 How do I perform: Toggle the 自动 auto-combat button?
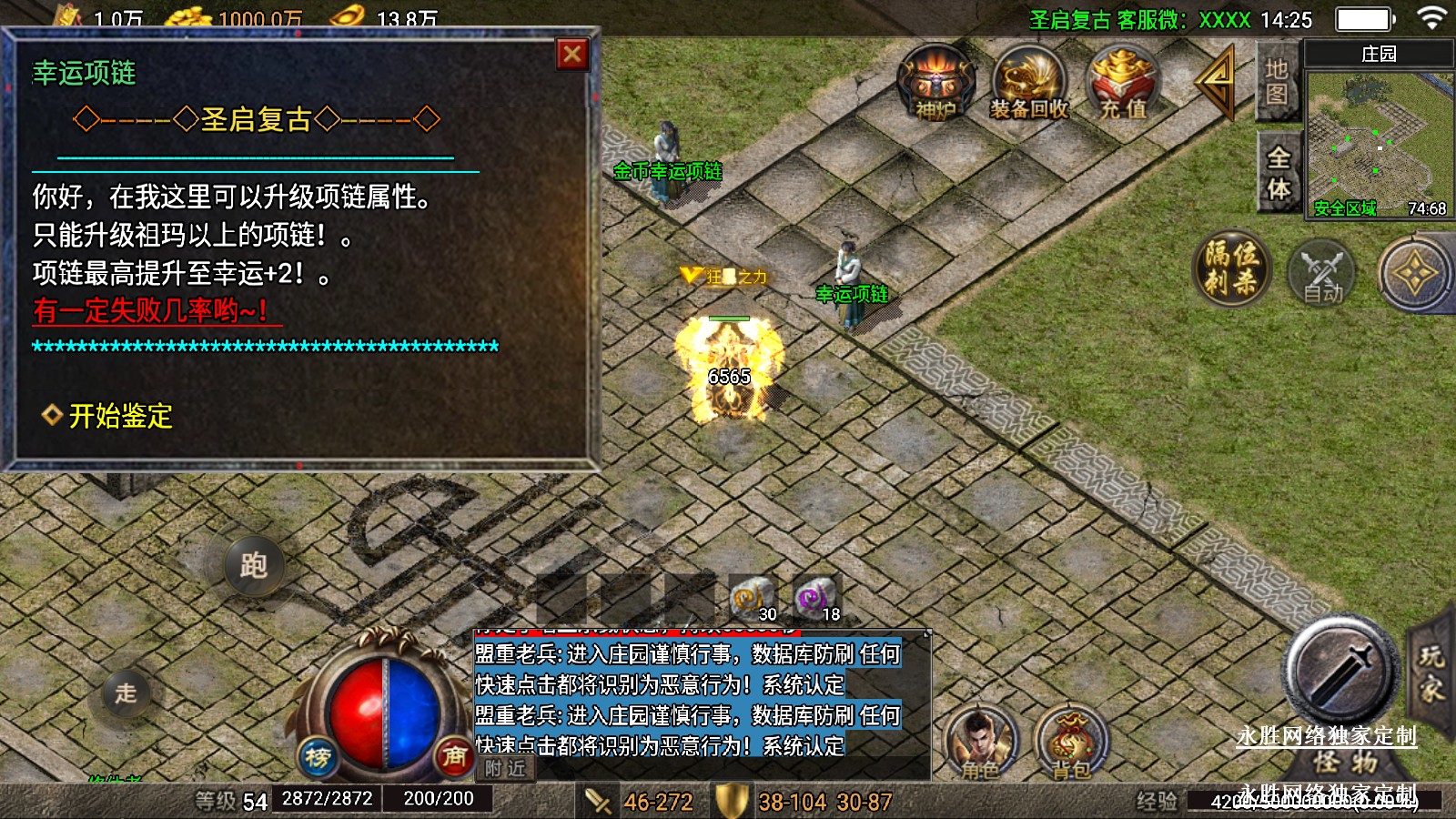click(x=1322, y=273)
